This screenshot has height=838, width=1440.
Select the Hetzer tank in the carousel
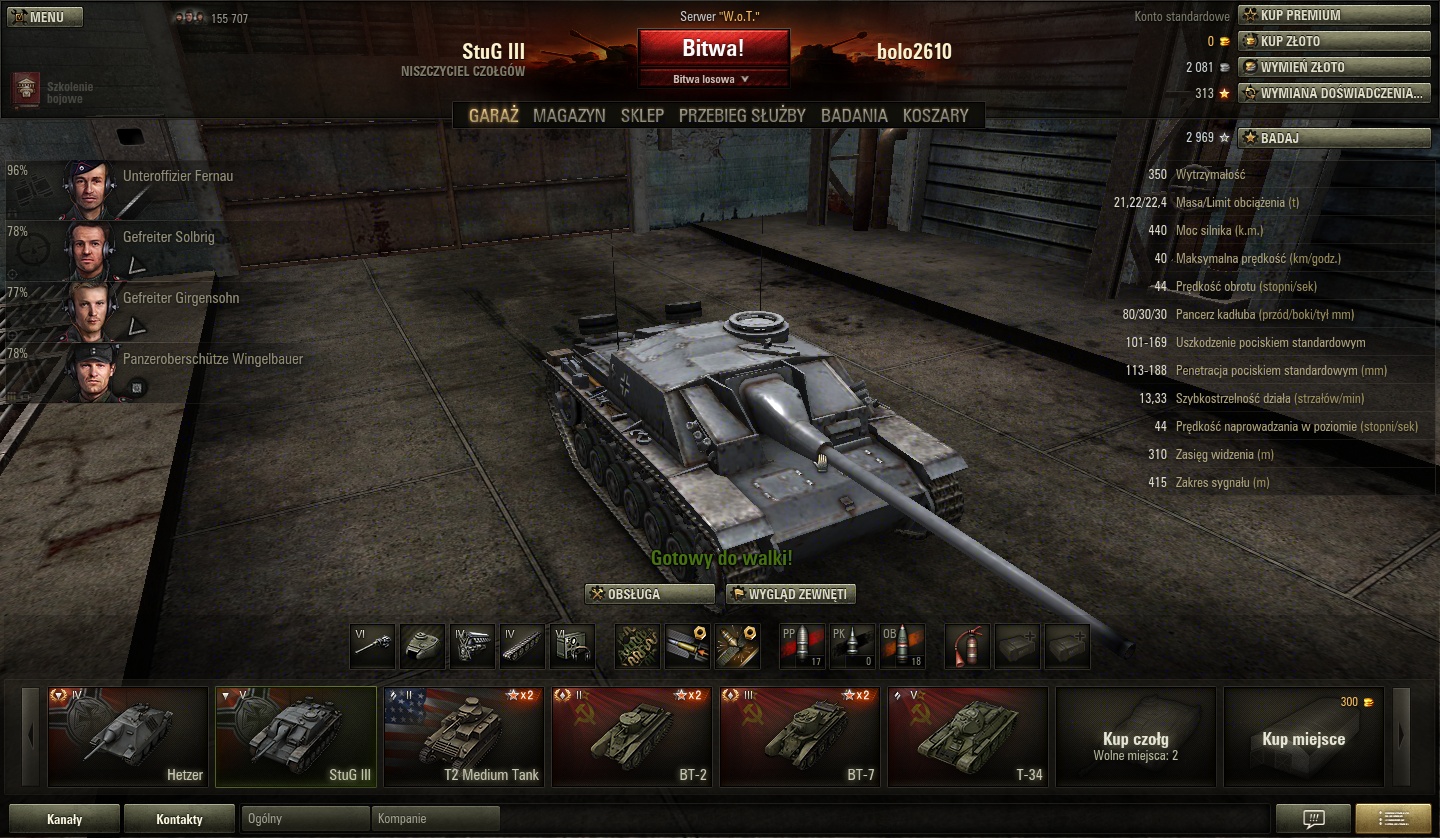pos(127,736)
